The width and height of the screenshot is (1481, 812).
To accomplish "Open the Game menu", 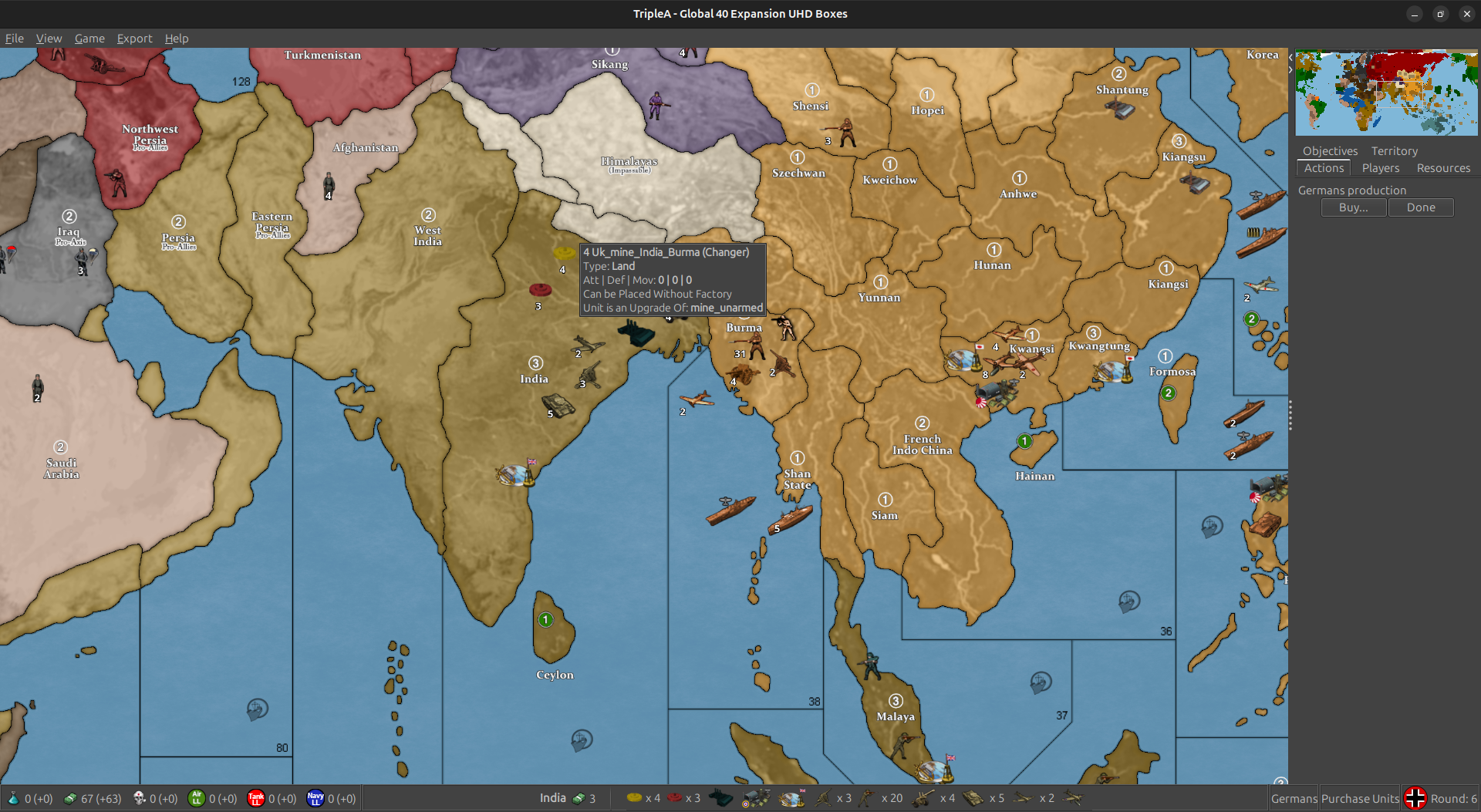I will (89, 39).
